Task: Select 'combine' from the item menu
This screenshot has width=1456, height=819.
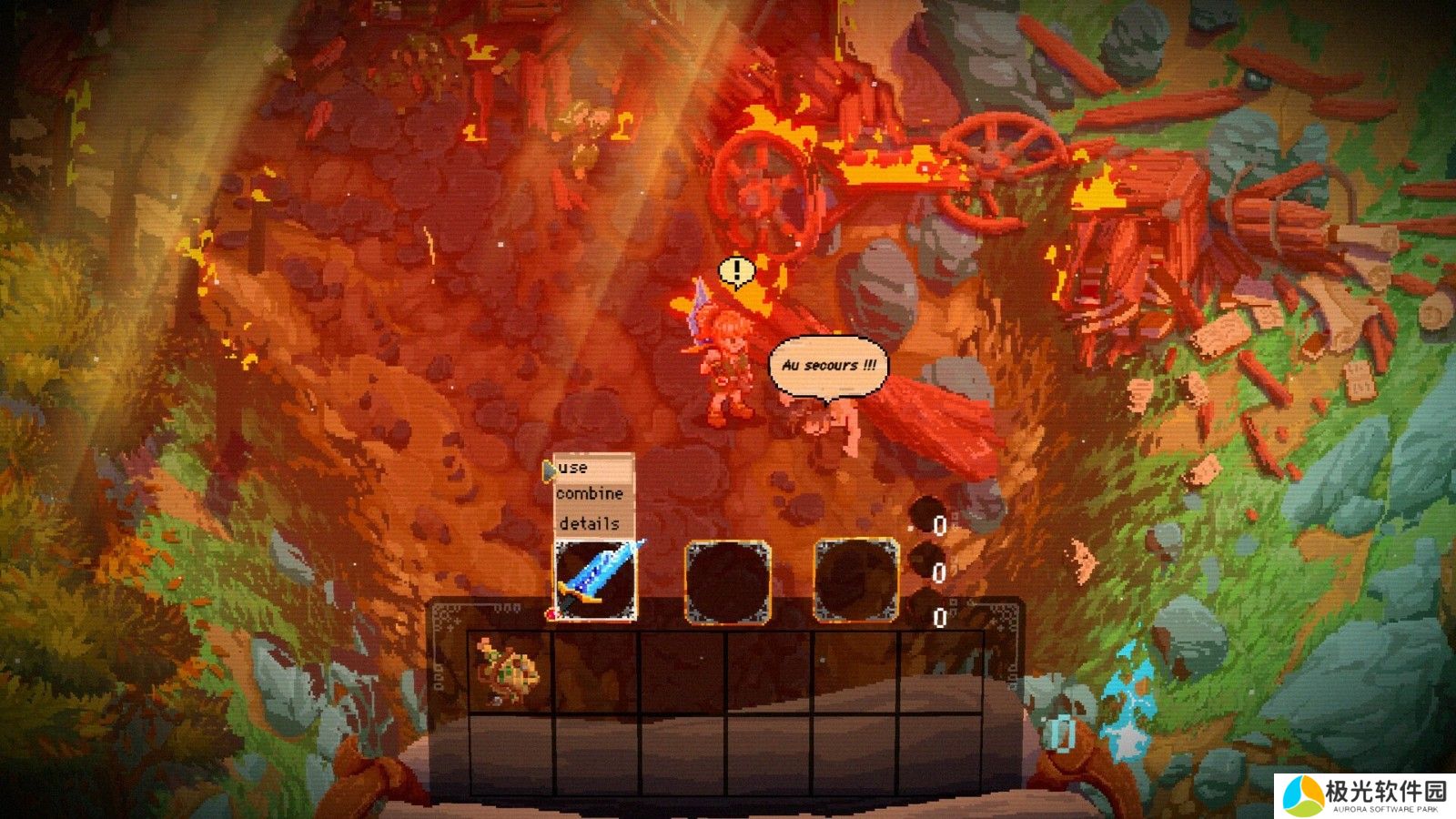Action: (x=590, y=494)
